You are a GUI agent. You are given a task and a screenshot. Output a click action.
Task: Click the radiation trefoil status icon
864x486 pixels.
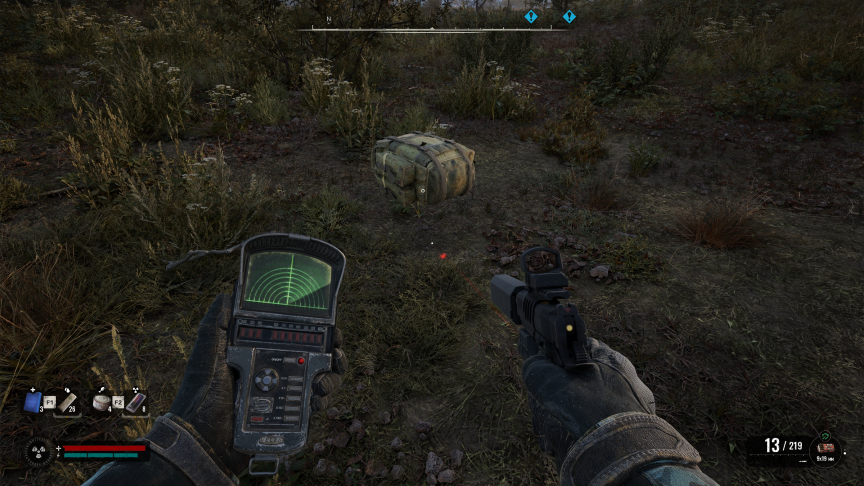coord(38,451)
